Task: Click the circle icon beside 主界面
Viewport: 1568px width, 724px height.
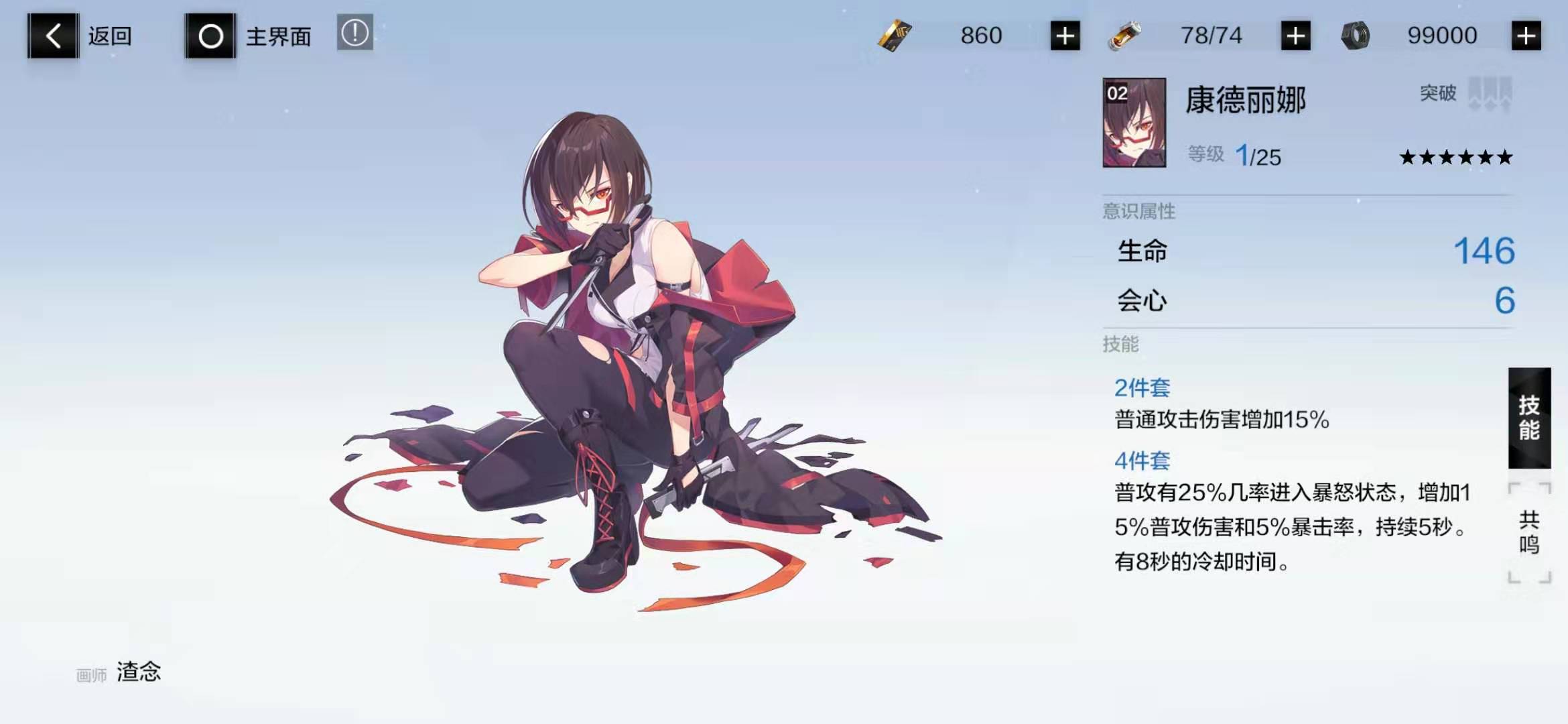Action: pyautogui.click(x=210, y=36)
